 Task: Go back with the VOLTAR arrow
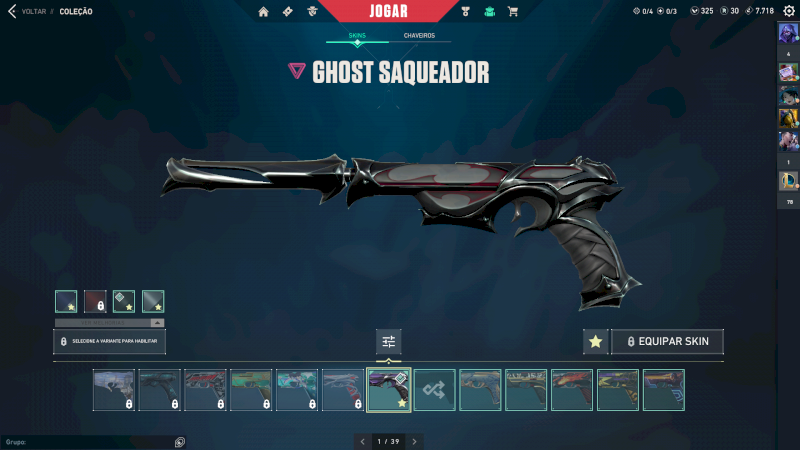tap(12, 11)
